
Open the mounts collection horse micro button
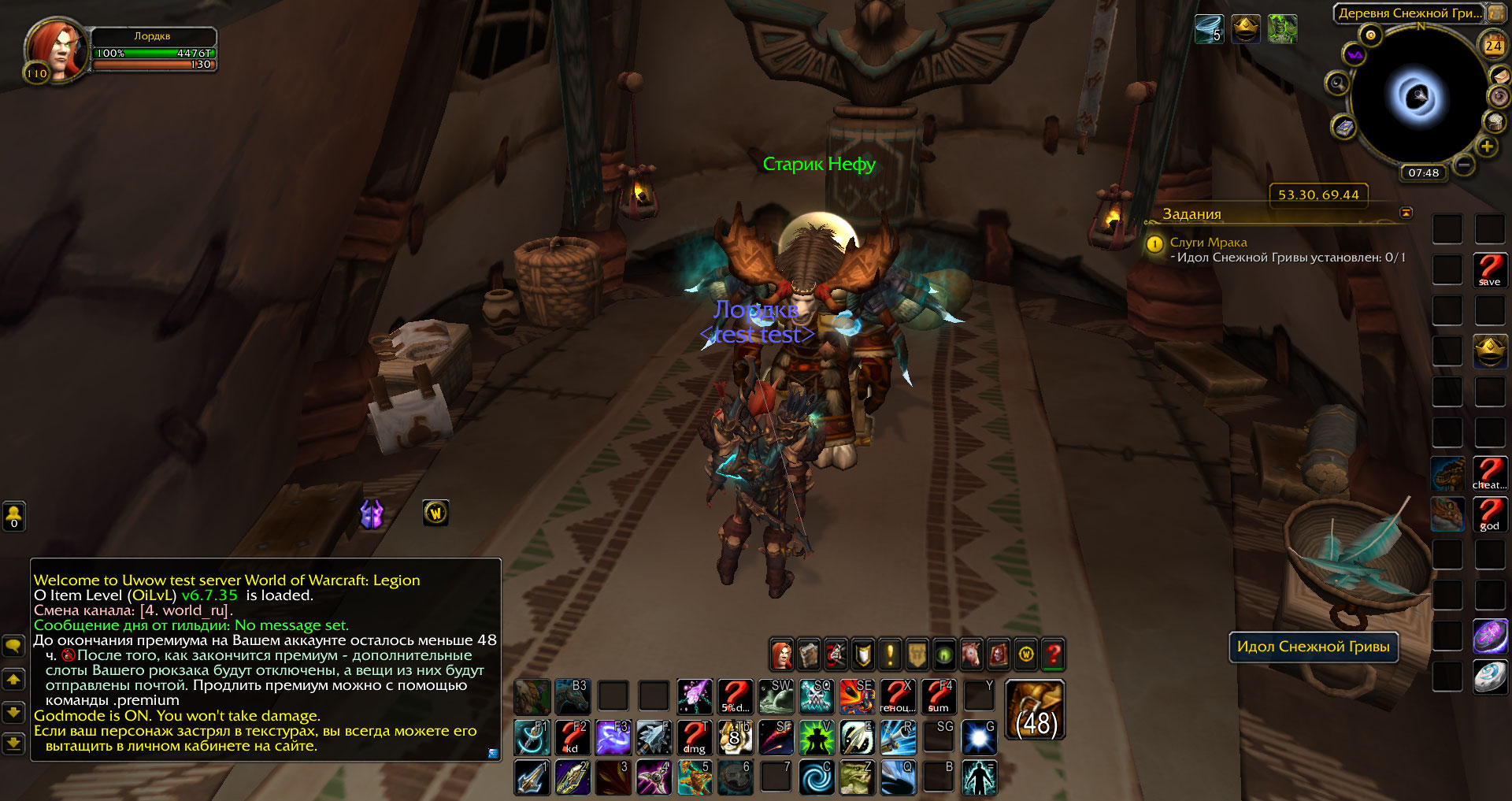pyautogui.click(x=971, y=655)
